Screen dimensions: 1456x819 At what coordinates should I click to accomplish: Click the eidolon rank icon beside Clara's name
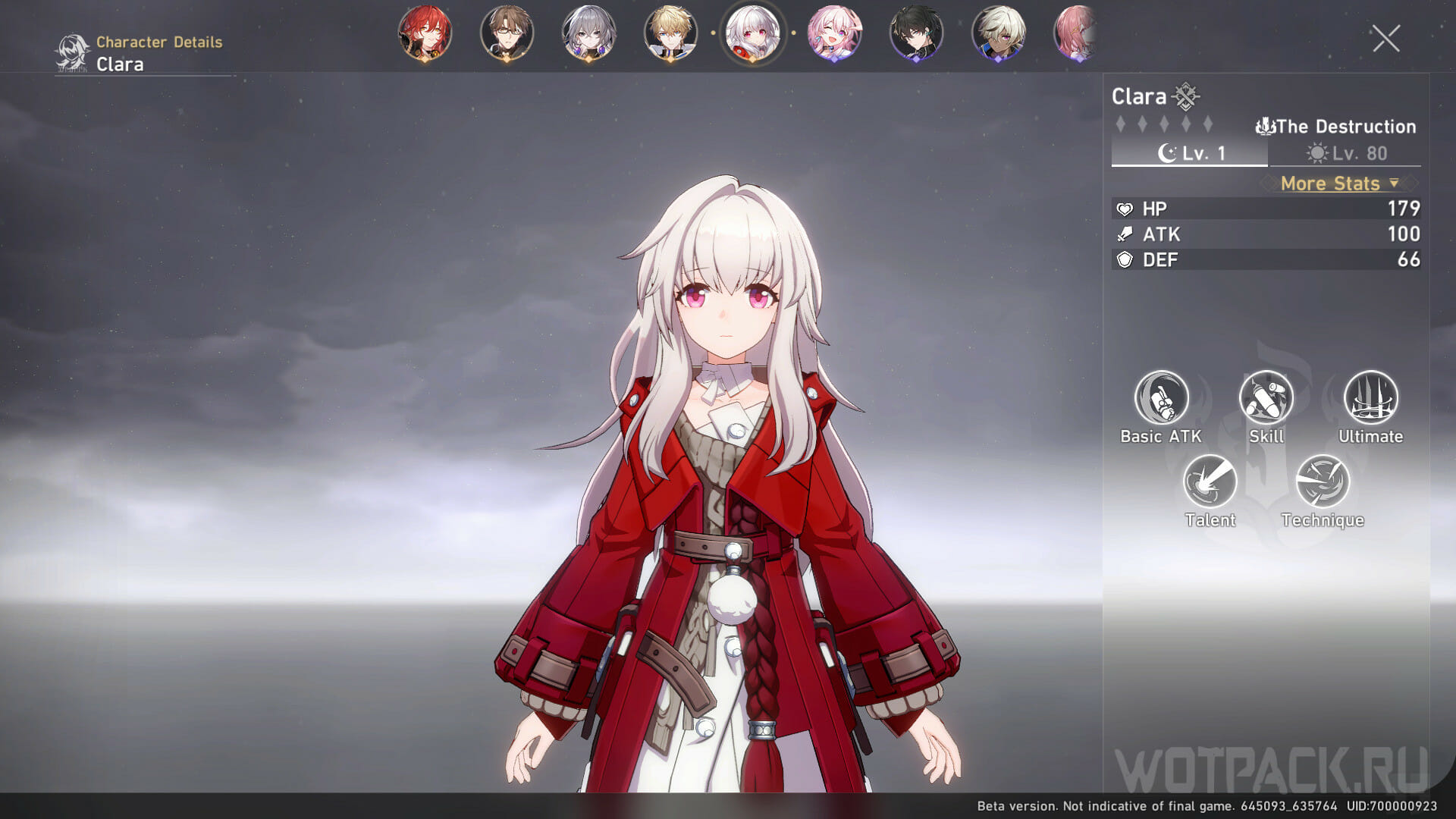click(x=1187, y=96)
